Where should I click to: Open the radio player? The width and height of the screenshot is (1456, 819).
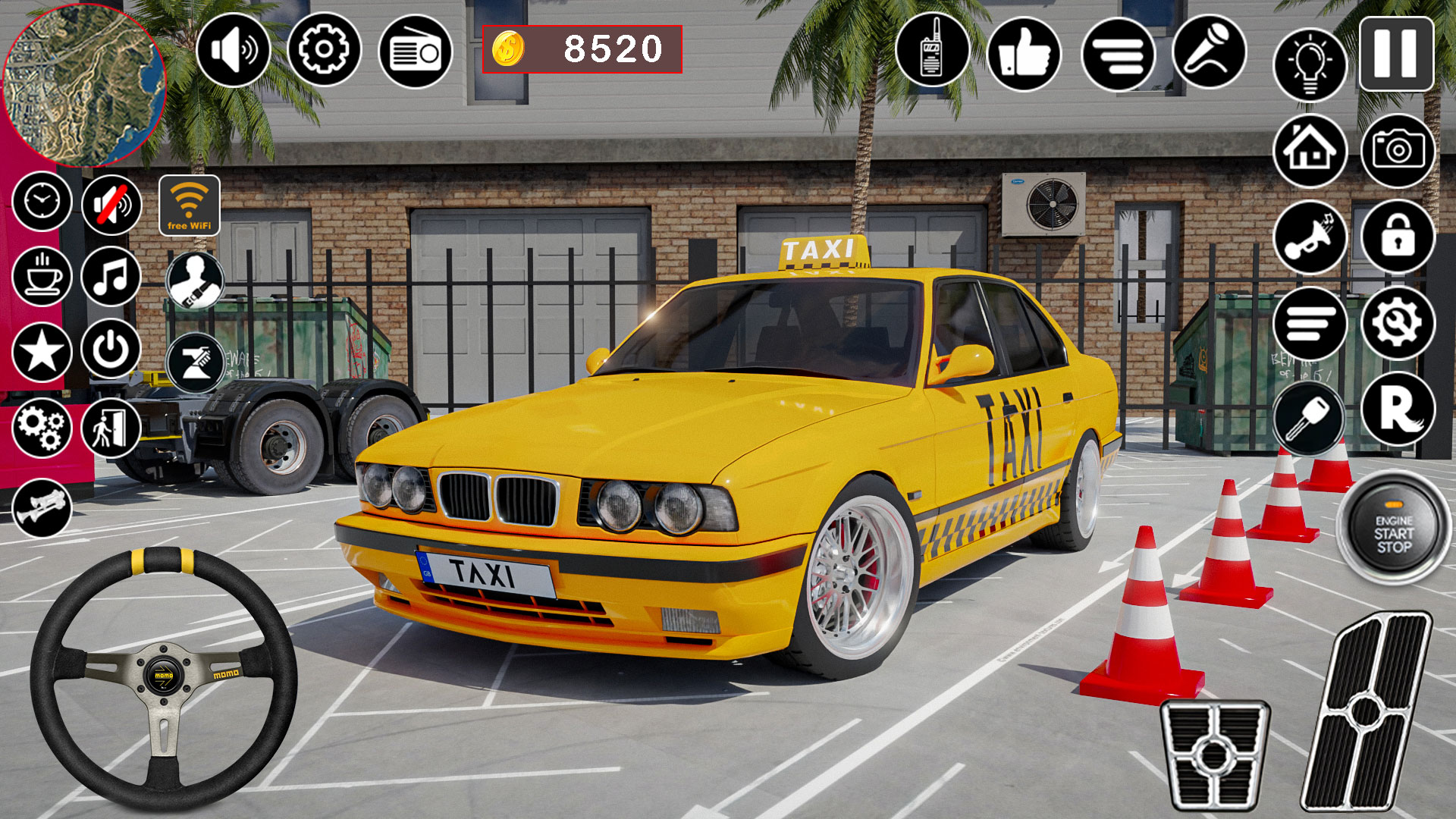(x=413, y=52)
